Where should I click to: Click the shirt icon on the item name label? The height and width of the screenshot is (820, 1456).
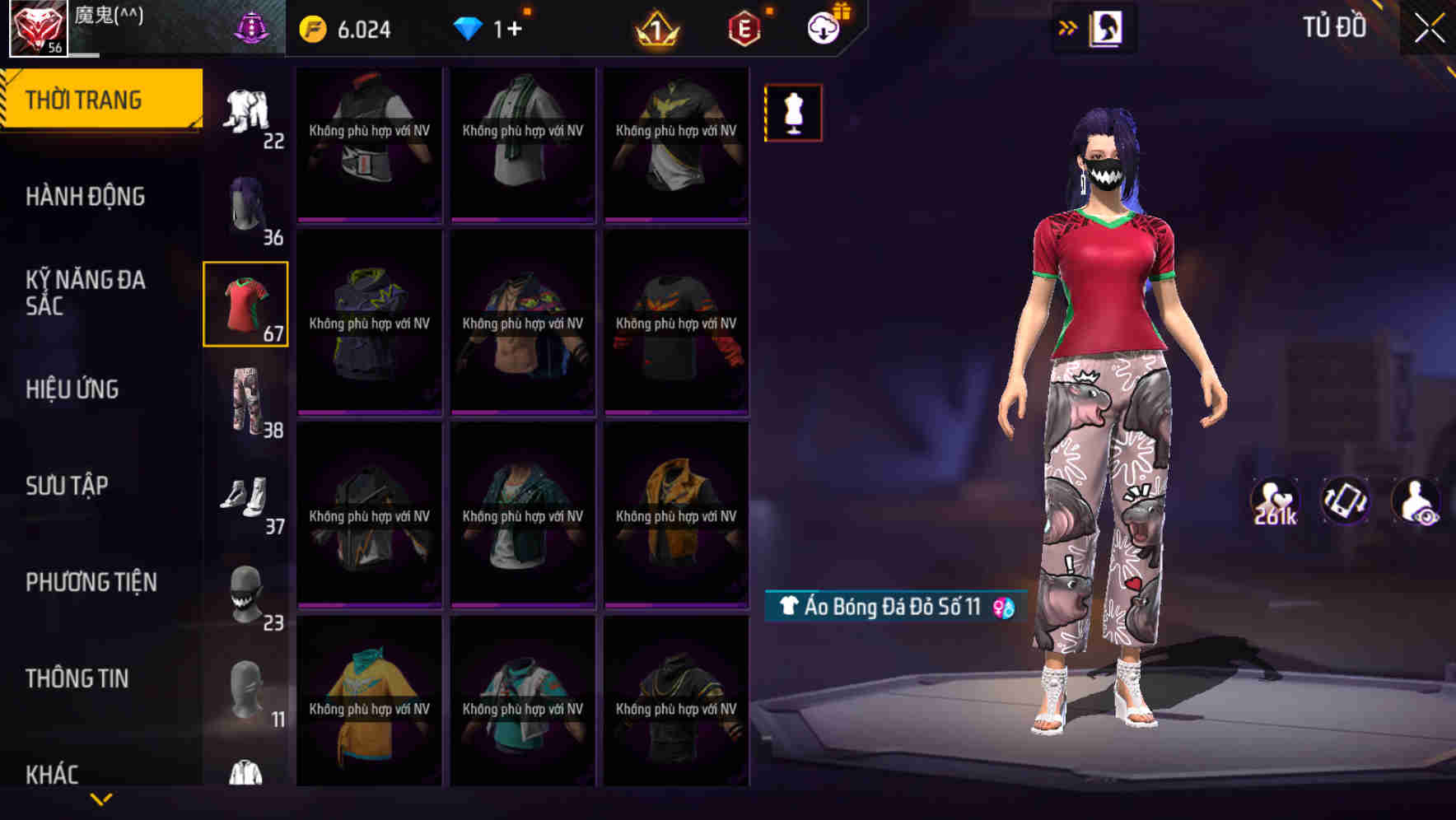[791, 608]
